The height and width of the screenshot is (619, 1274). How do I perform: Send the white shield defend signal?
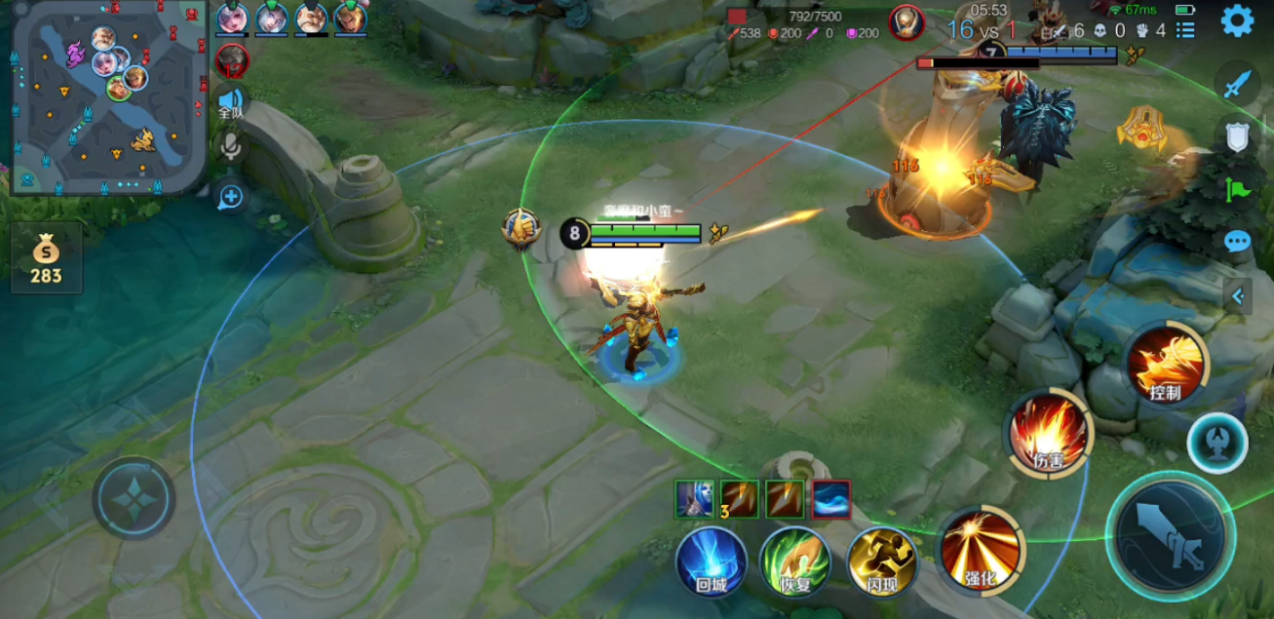point(1237,136)
